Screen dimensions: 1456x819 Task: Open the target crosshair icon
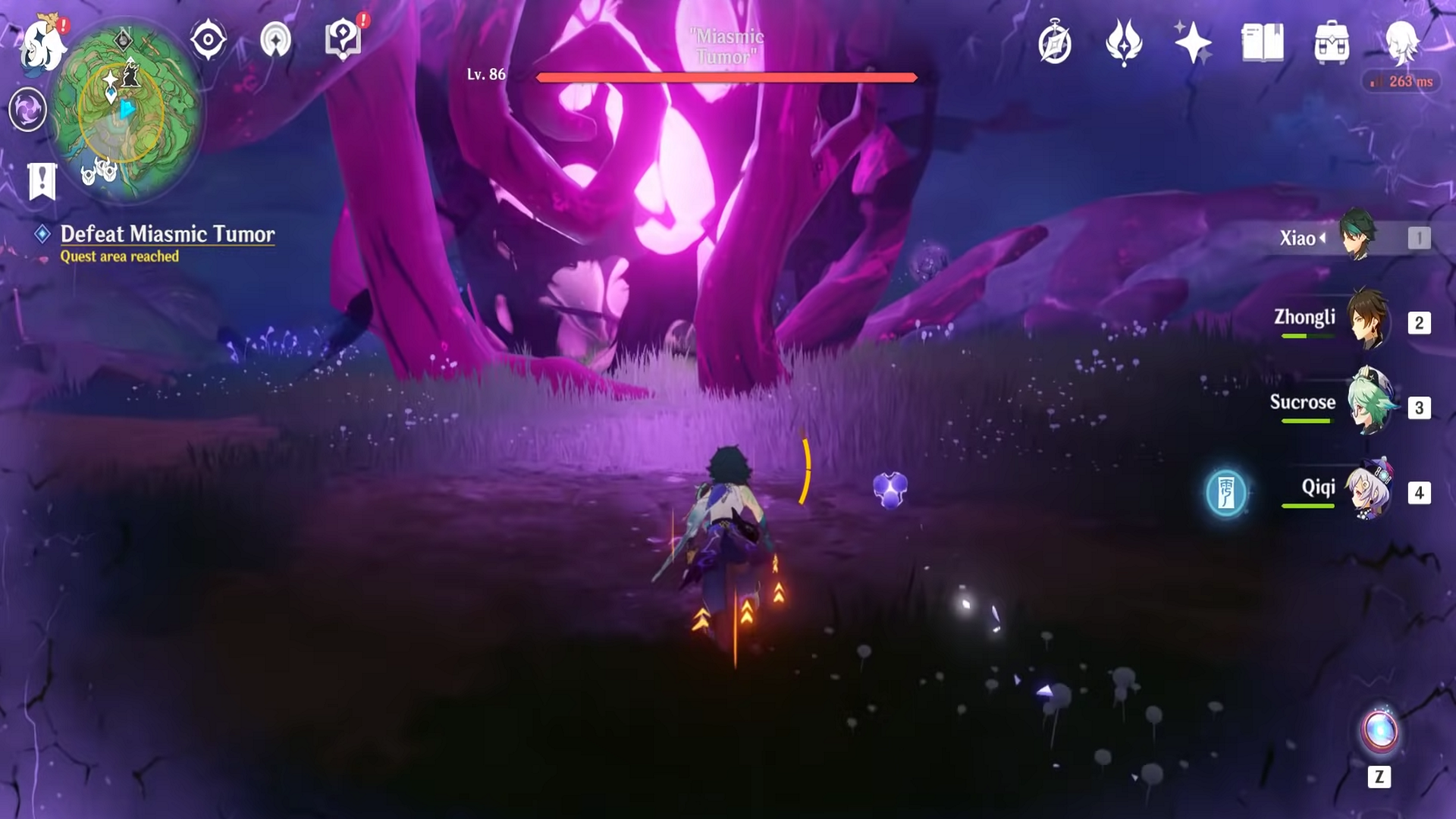point(208,39)
